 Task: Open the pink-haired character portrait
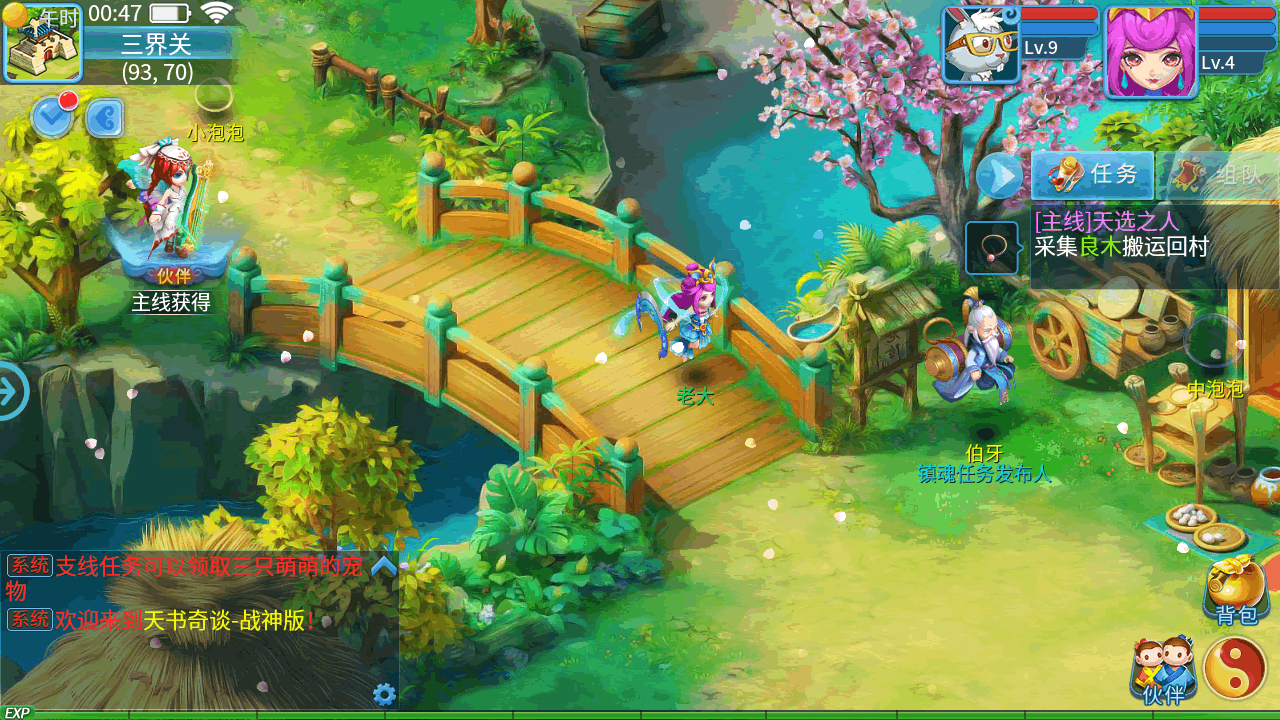pos(1150,52)
